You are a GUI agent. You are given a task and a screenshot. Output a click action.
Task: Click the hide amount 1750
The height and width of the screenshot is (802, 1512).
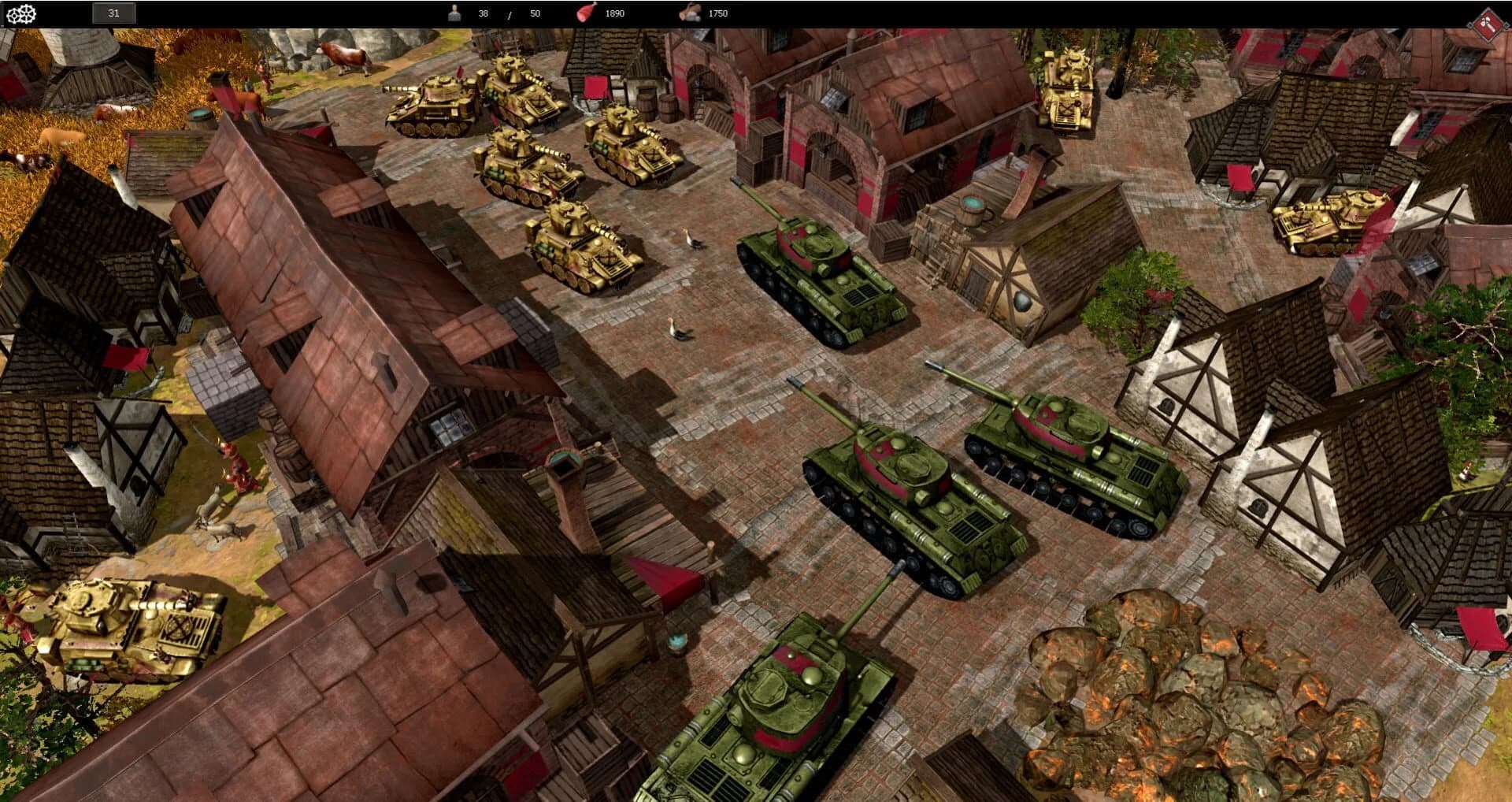click(x=711, y=13)
